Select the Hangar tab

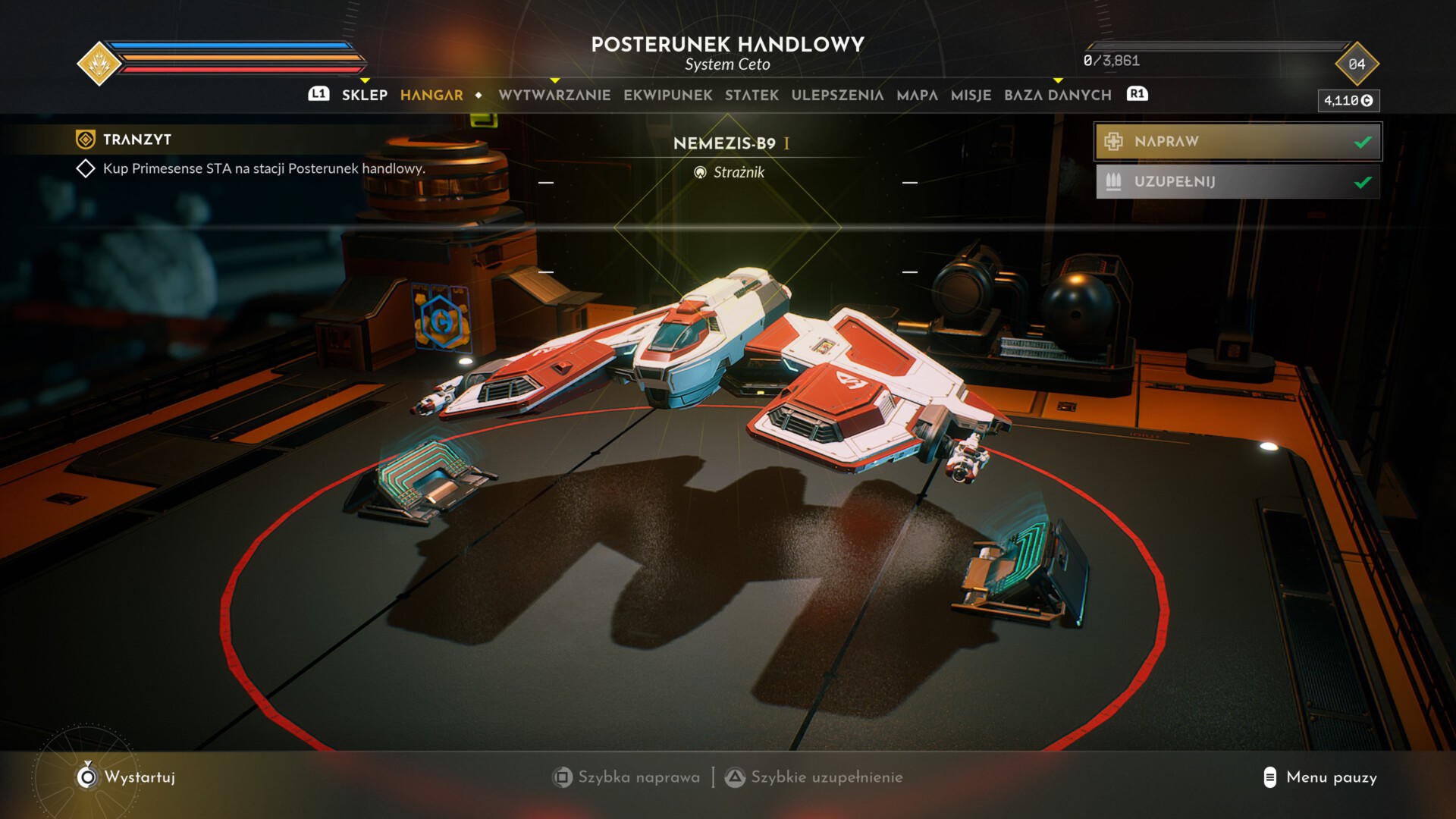[x=431, y=95]
